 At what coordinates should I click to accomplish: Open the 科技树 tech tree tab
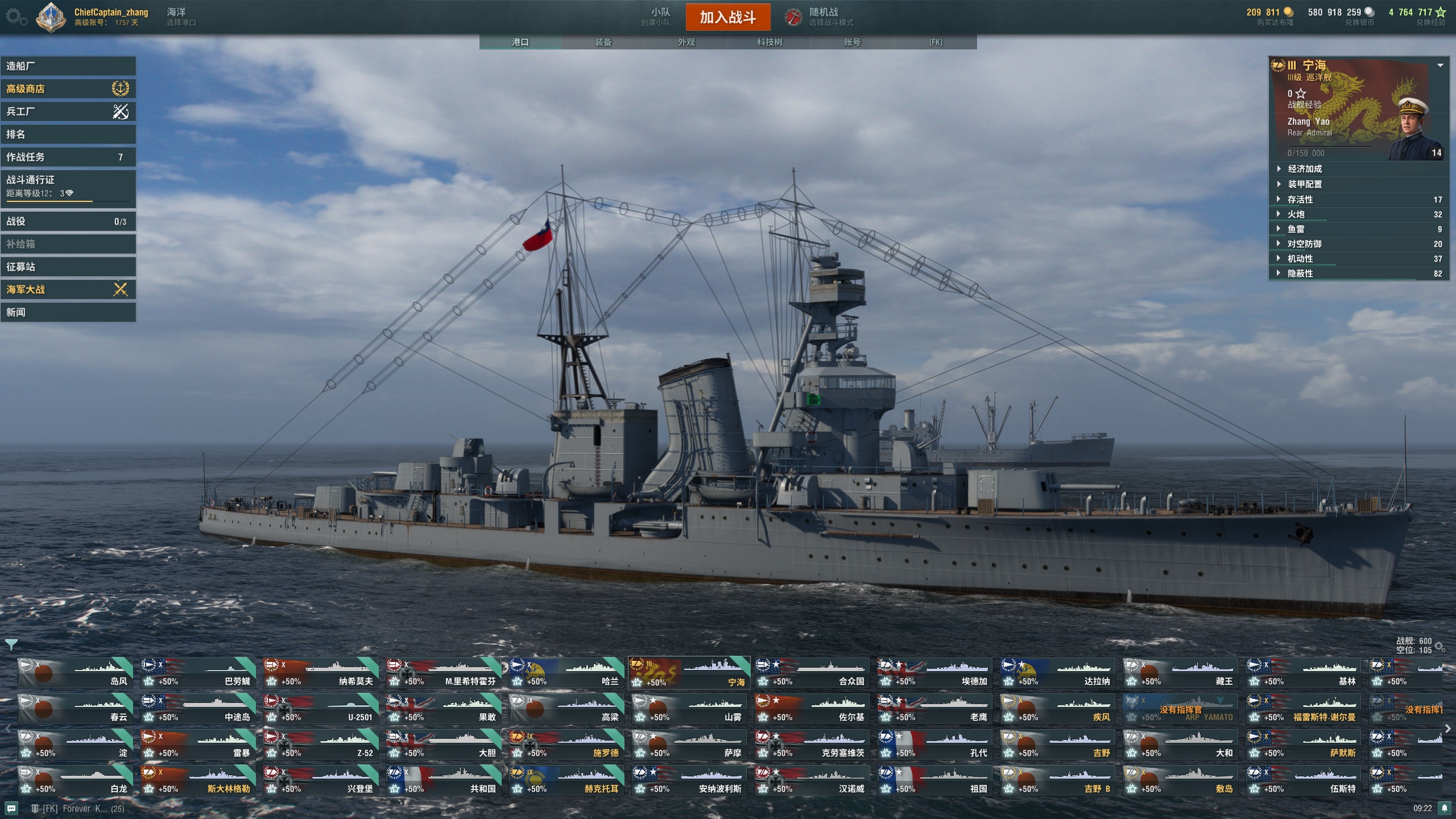coord(769,42)
